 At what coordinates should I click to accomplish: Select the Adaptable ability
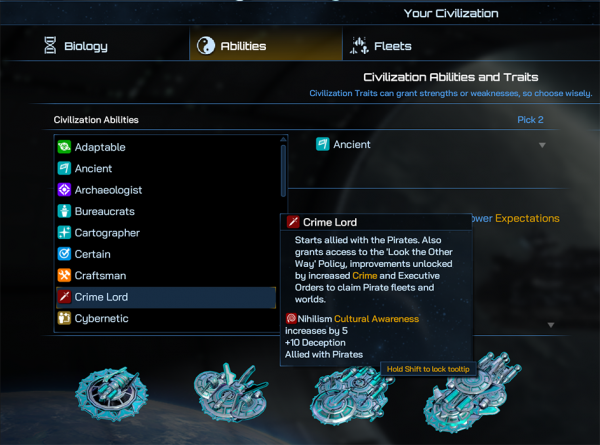point(100,147)
